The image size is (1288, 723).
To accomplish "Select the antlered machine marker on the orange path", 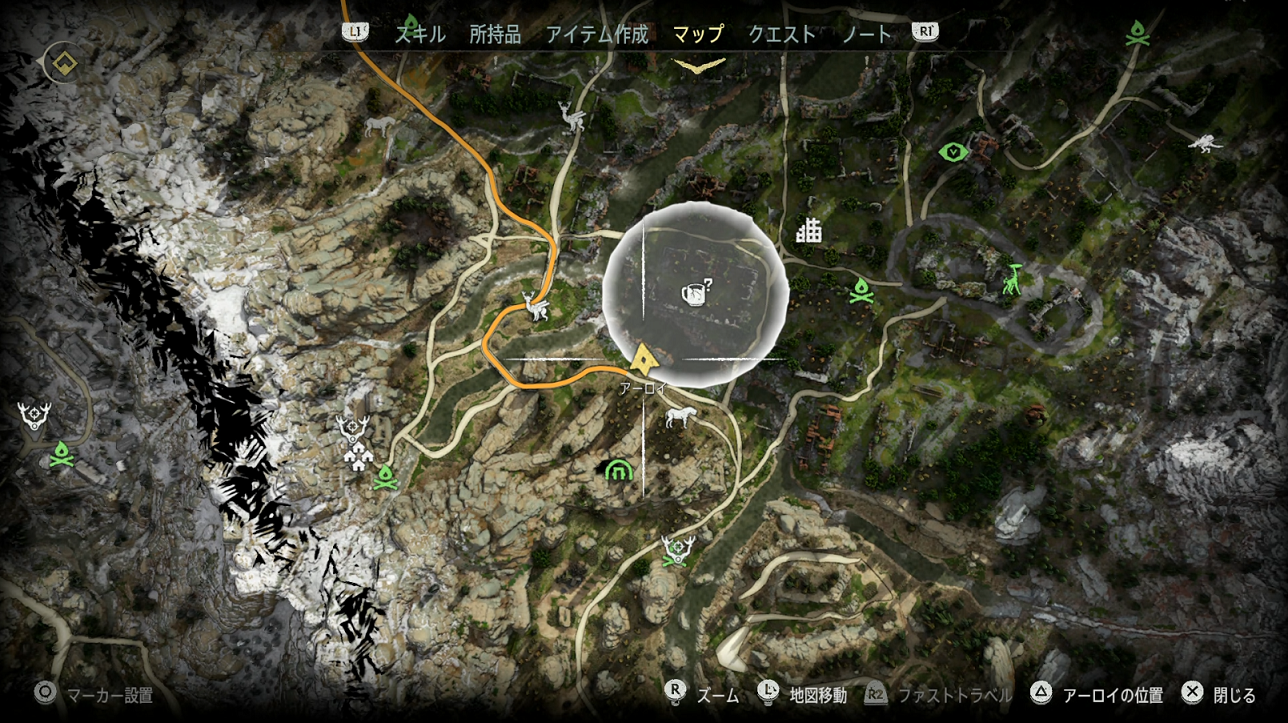I will [538, 308].
